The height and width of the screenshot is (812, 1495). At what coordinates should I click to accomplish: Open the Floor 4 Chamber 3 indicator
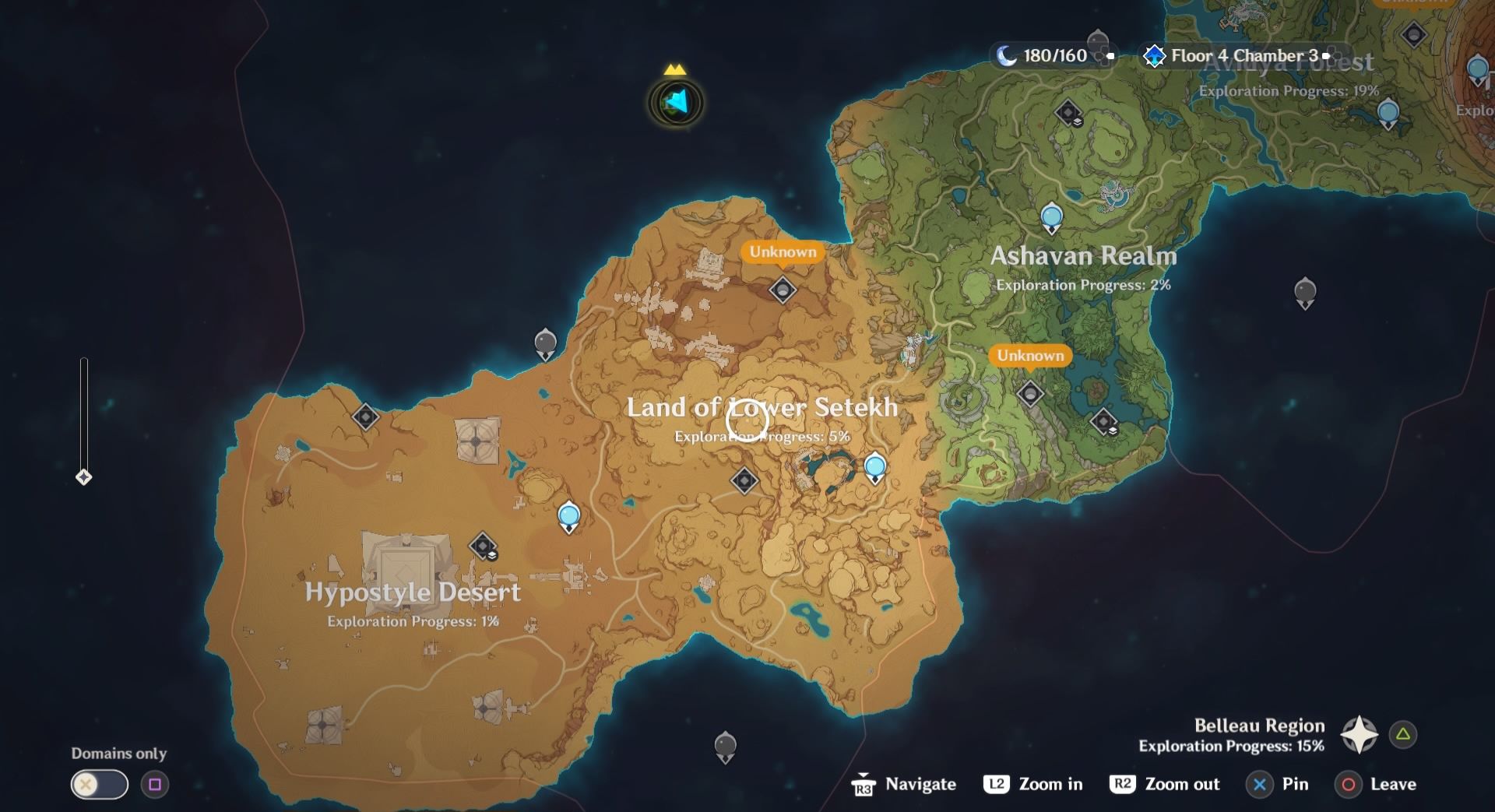[x=1227, y=55]
